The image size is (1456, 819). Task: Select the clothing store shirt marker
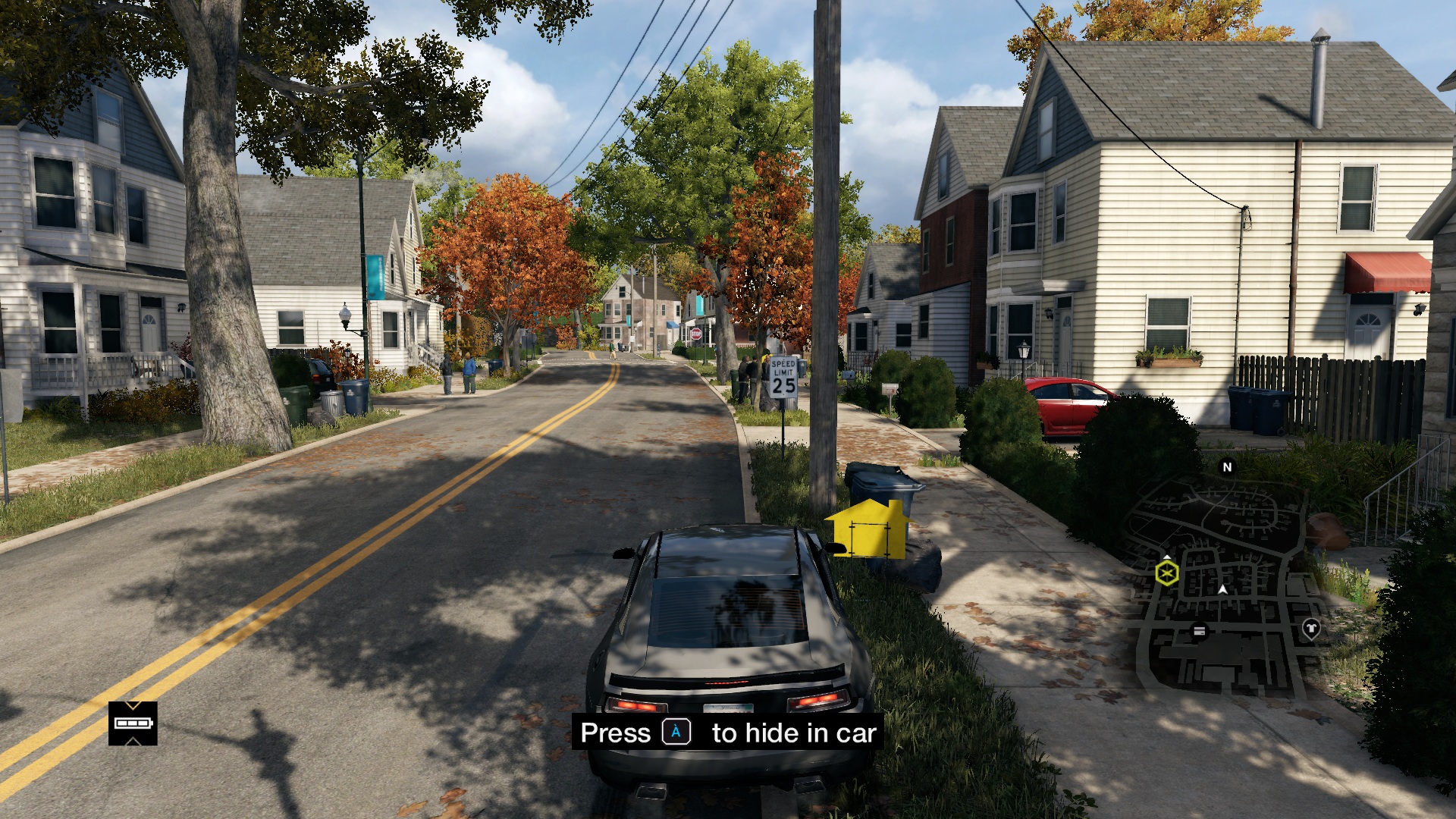coord(1310,628)
